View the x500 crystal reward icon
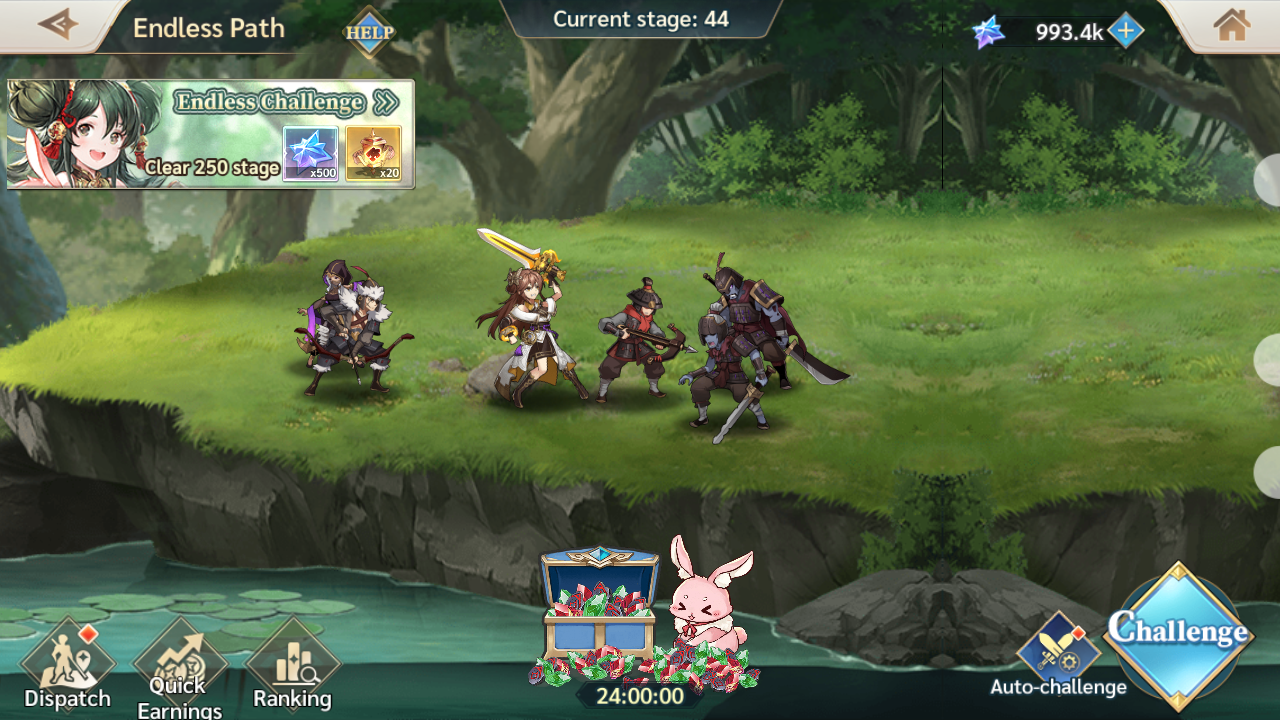This screenshot has width=1280, height=720. (310, 154)
